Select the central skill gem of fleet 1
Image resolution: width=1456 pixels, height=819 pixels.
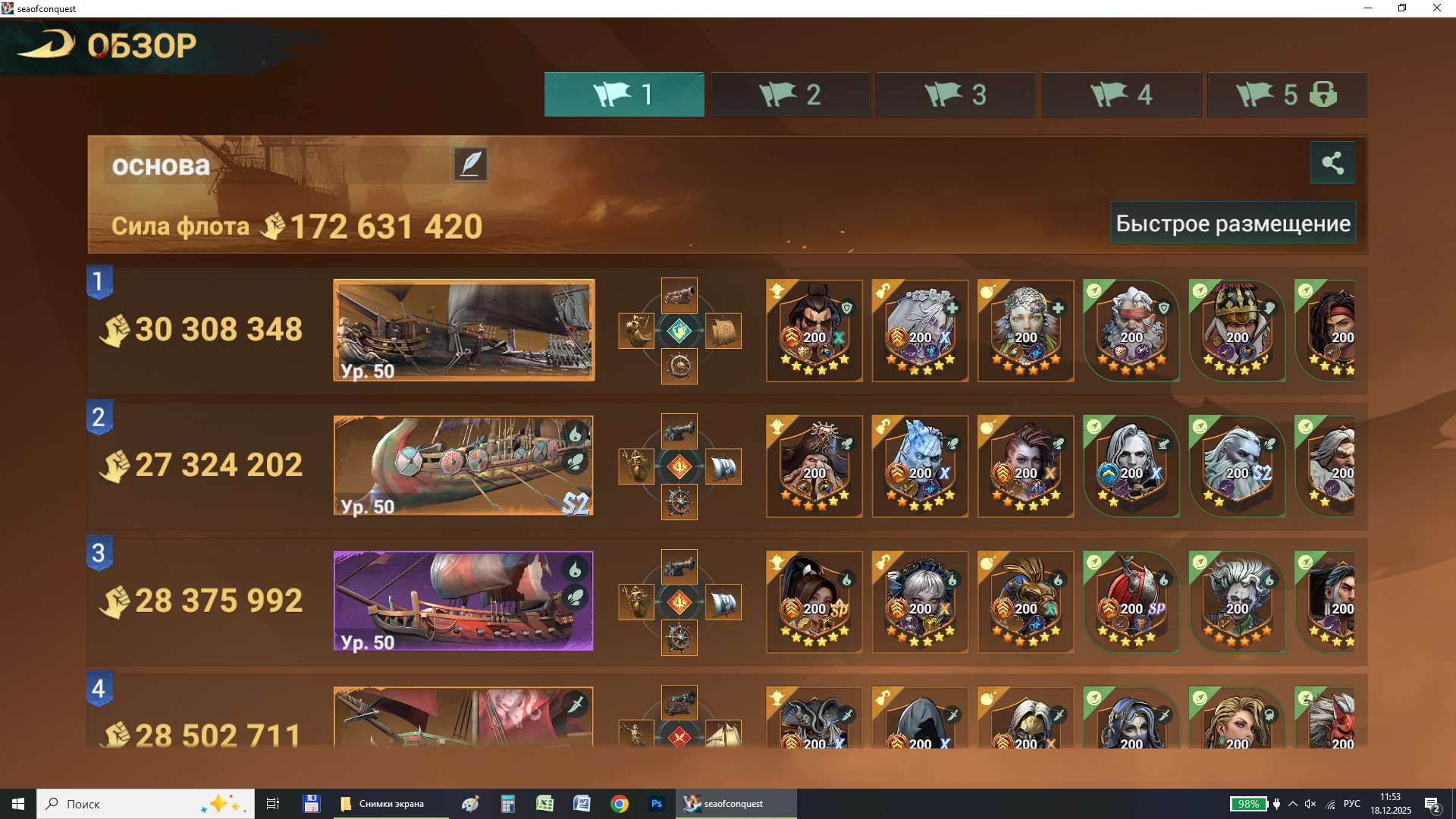click(680, 331)
